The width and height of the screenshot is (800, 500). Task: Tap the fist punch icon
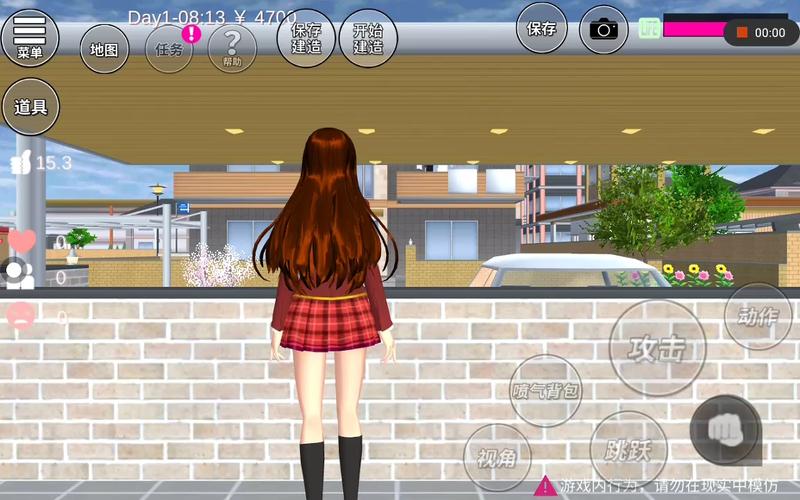click(724, 430)
